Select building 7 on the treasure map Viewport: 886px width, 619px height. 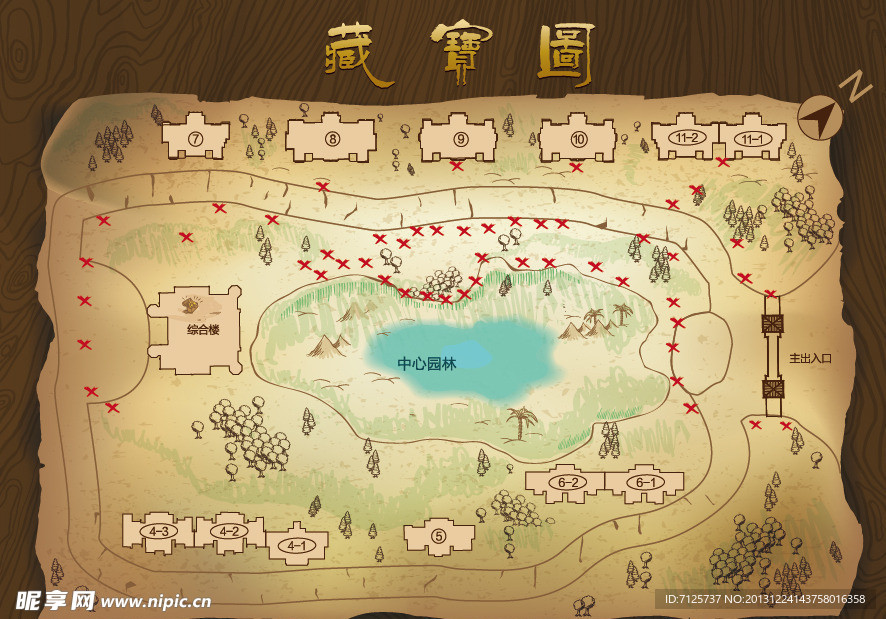click(196, 138)
